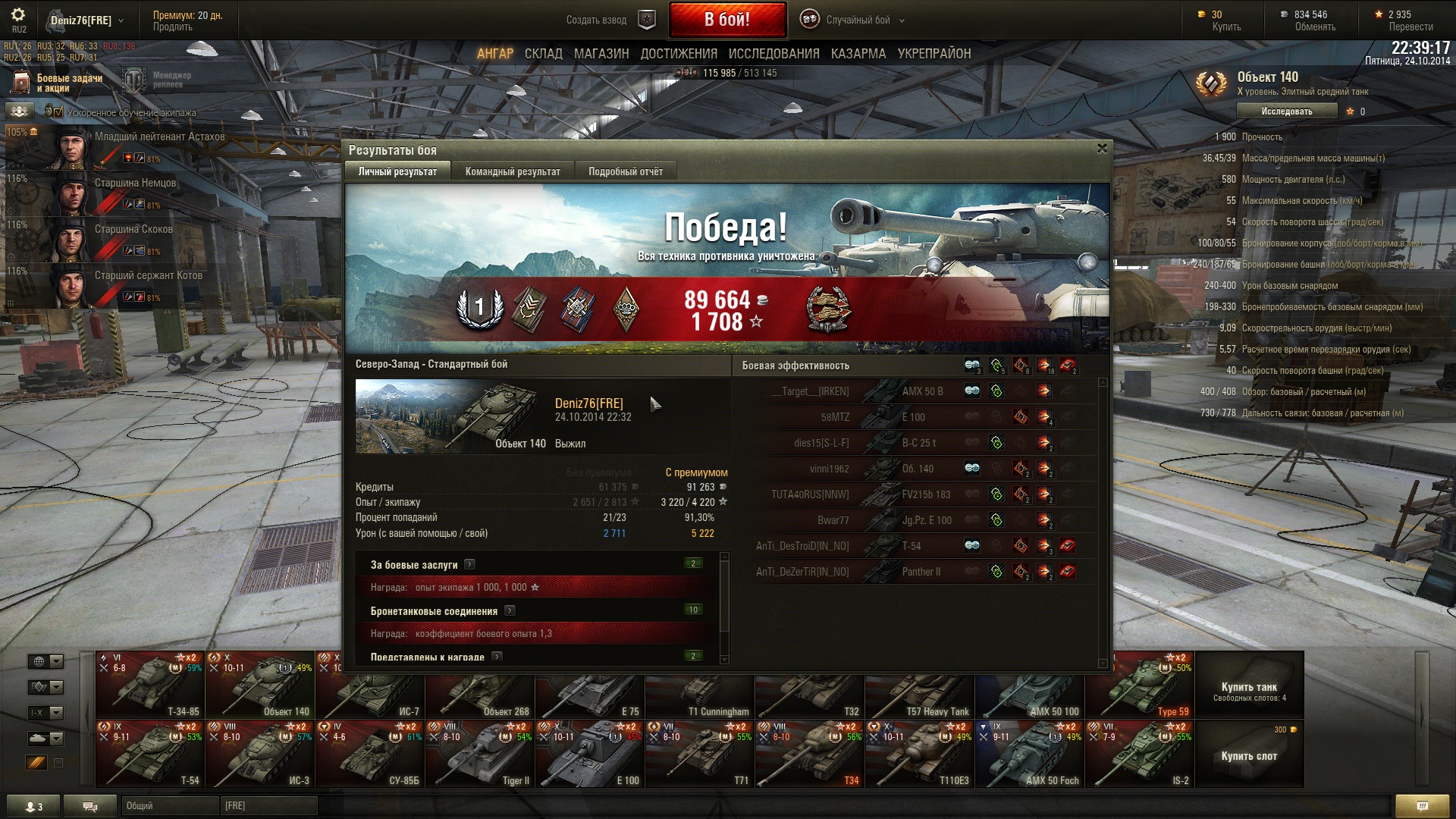Start battle with the red В бой! button
This screenshot has width=1456, height=819.
(726, 20)
